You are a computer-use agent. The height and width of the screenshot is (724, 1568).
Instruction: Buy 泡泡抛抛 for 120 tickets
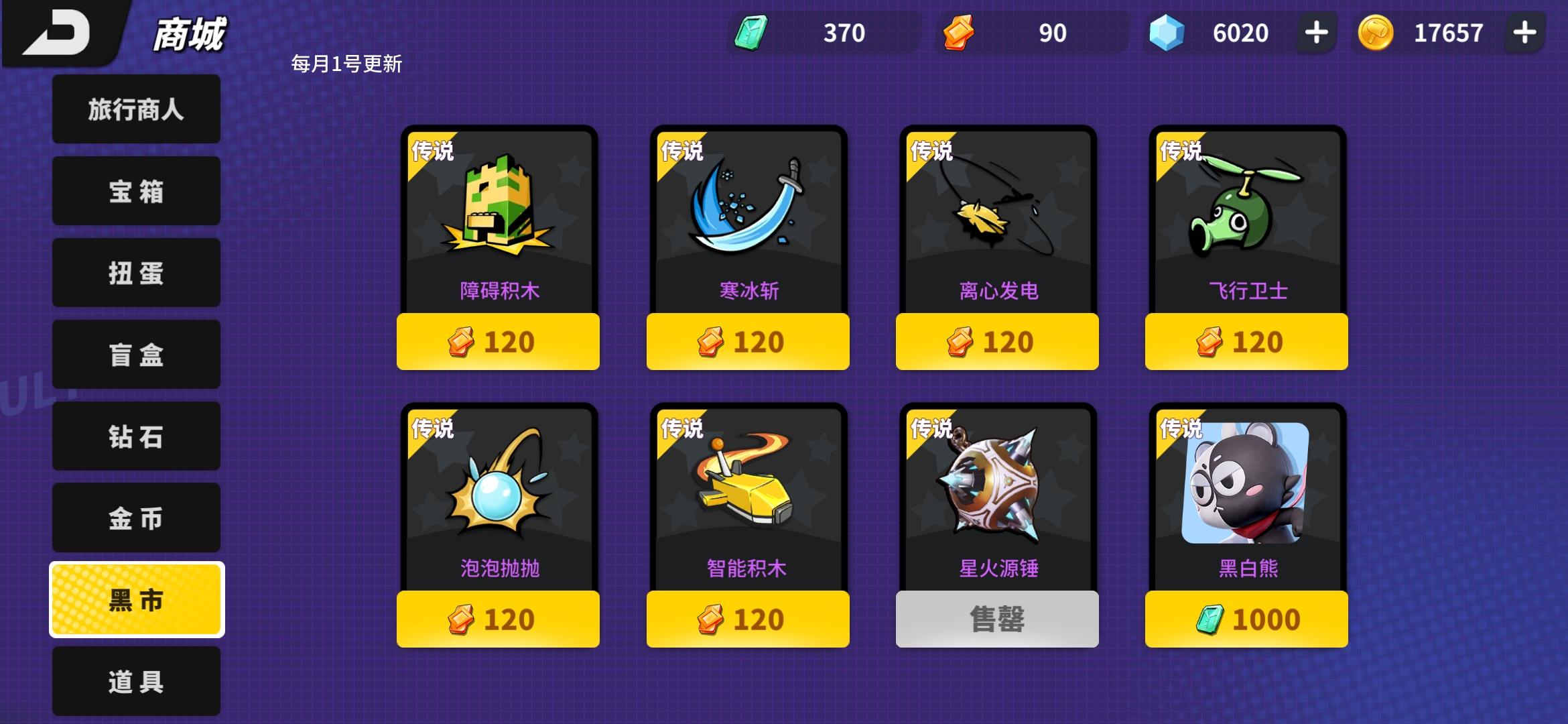(497, 619)
